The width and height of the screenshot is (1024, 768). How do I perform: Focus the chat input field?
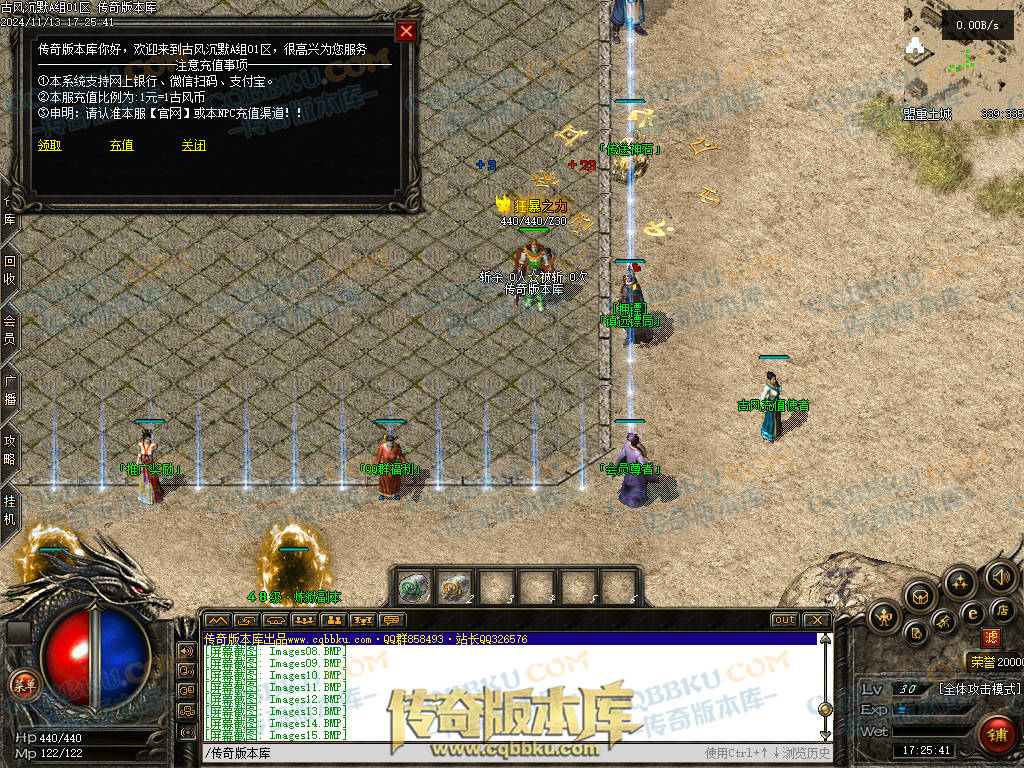[x=450, y=753]
